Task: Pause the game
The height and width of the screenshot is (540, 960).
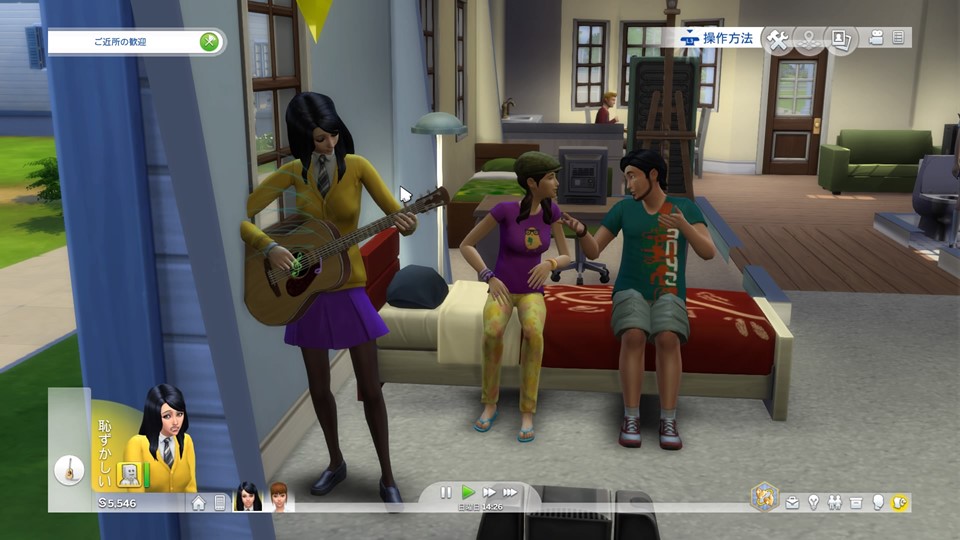Action: (447, 492)
